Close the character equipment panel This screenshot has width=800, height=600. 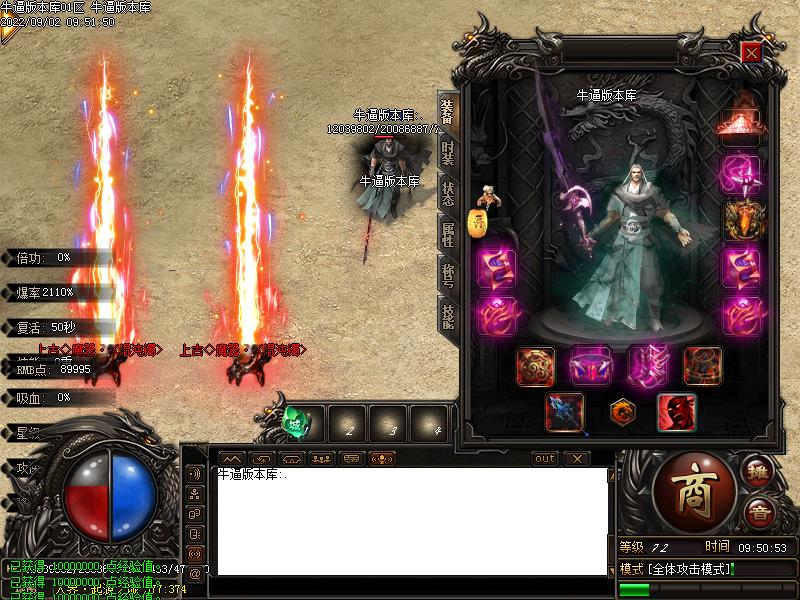(x=750, y=52)
